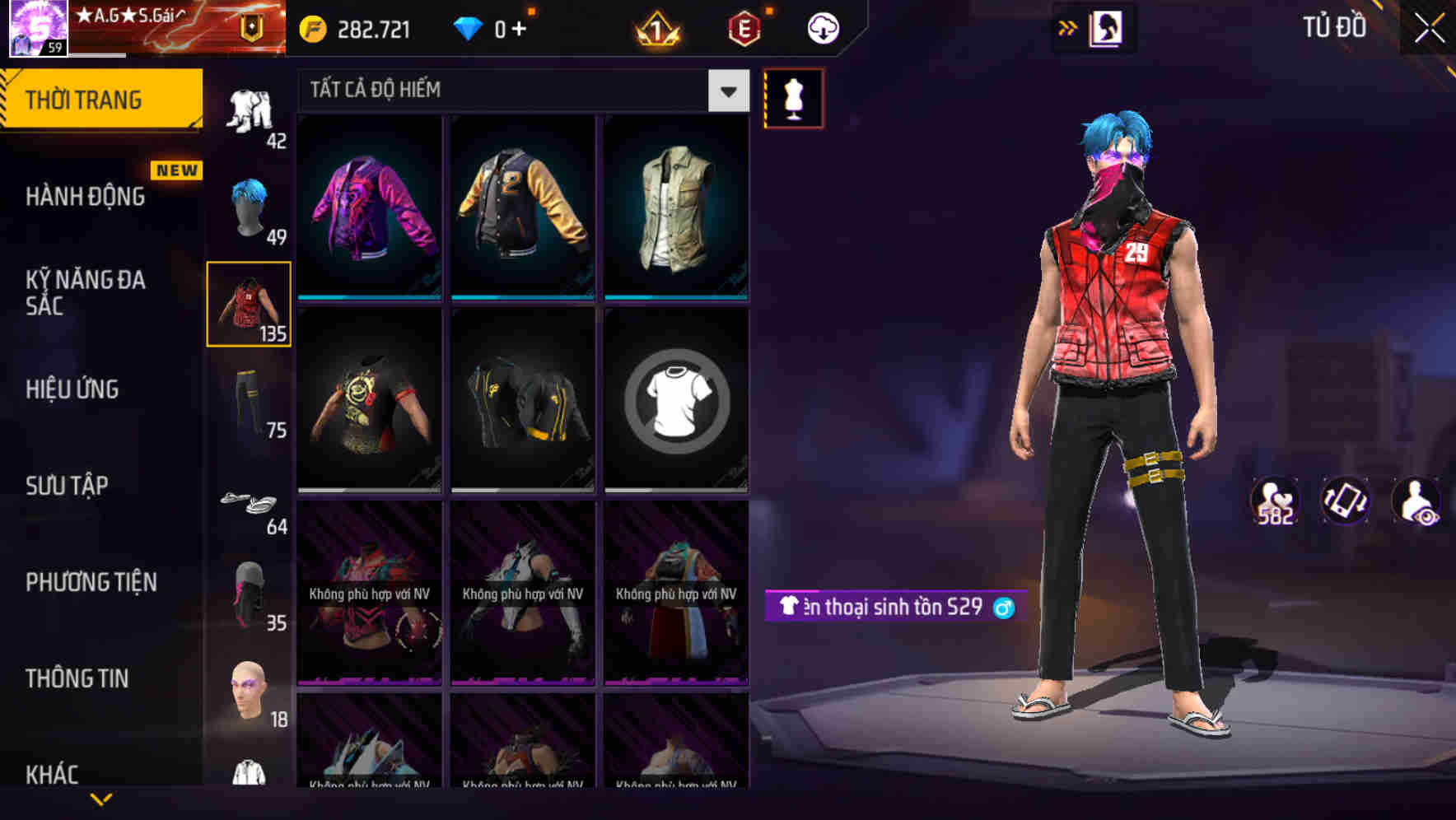This screenshot has height=820, width=1456.
Task: Open the TẤT CẢ ĐỘ HIẾM rarity dropdown
Action: click(519, 91)
